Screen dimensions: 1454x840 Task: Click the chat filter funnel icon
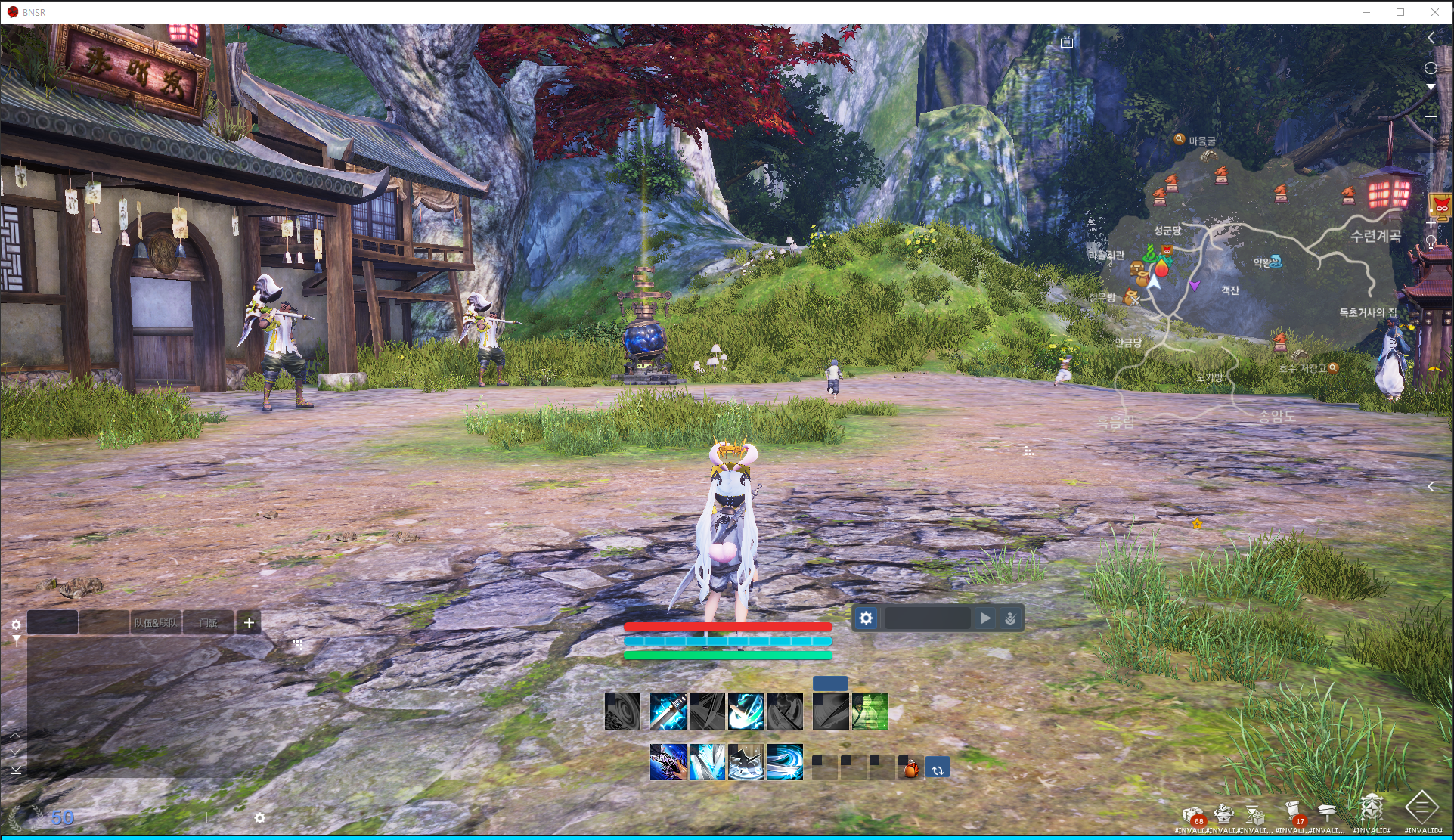tap(16, 640)
